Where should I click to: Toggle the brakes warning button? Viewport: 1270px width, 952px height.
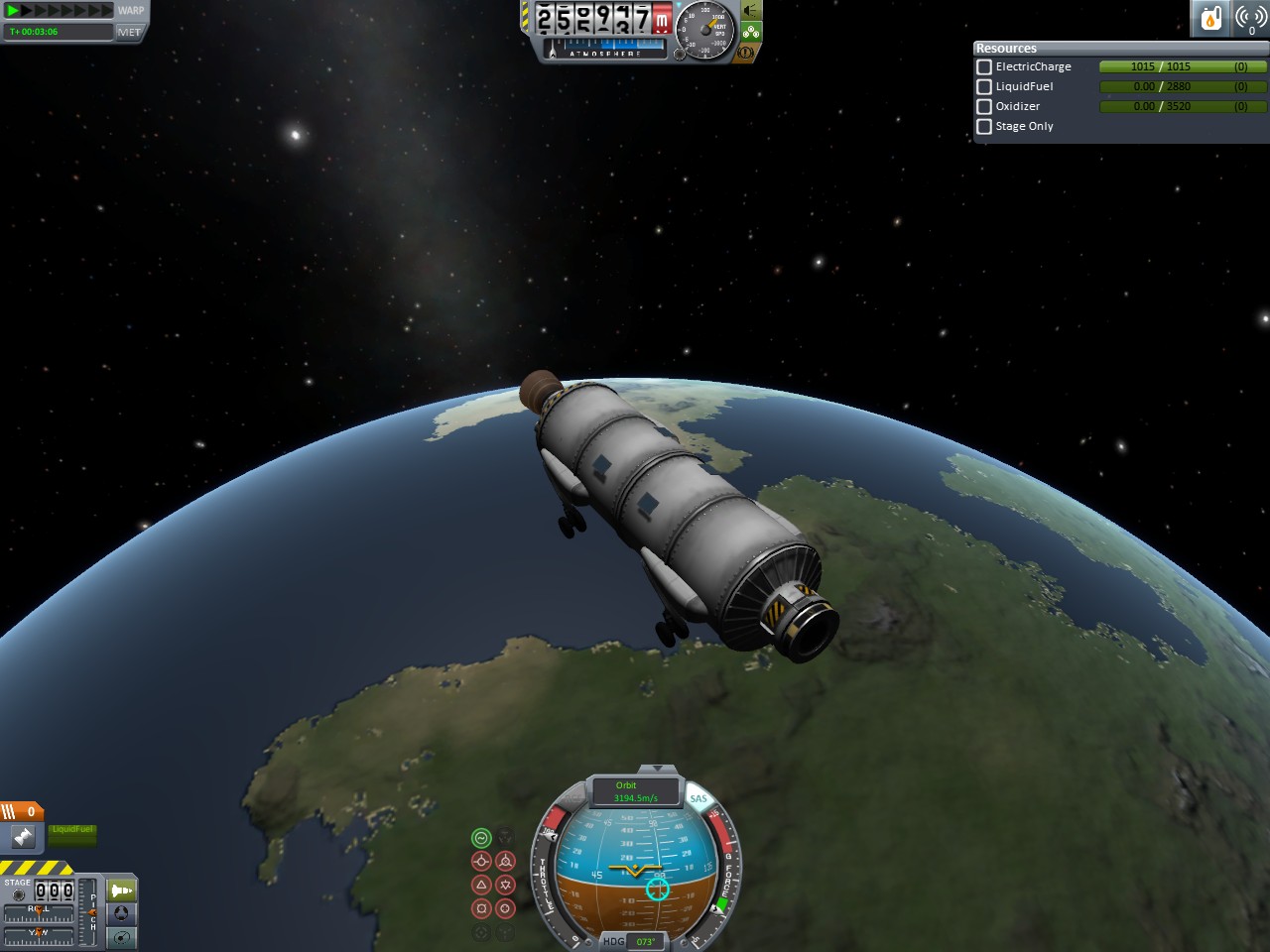pos(745,52)
